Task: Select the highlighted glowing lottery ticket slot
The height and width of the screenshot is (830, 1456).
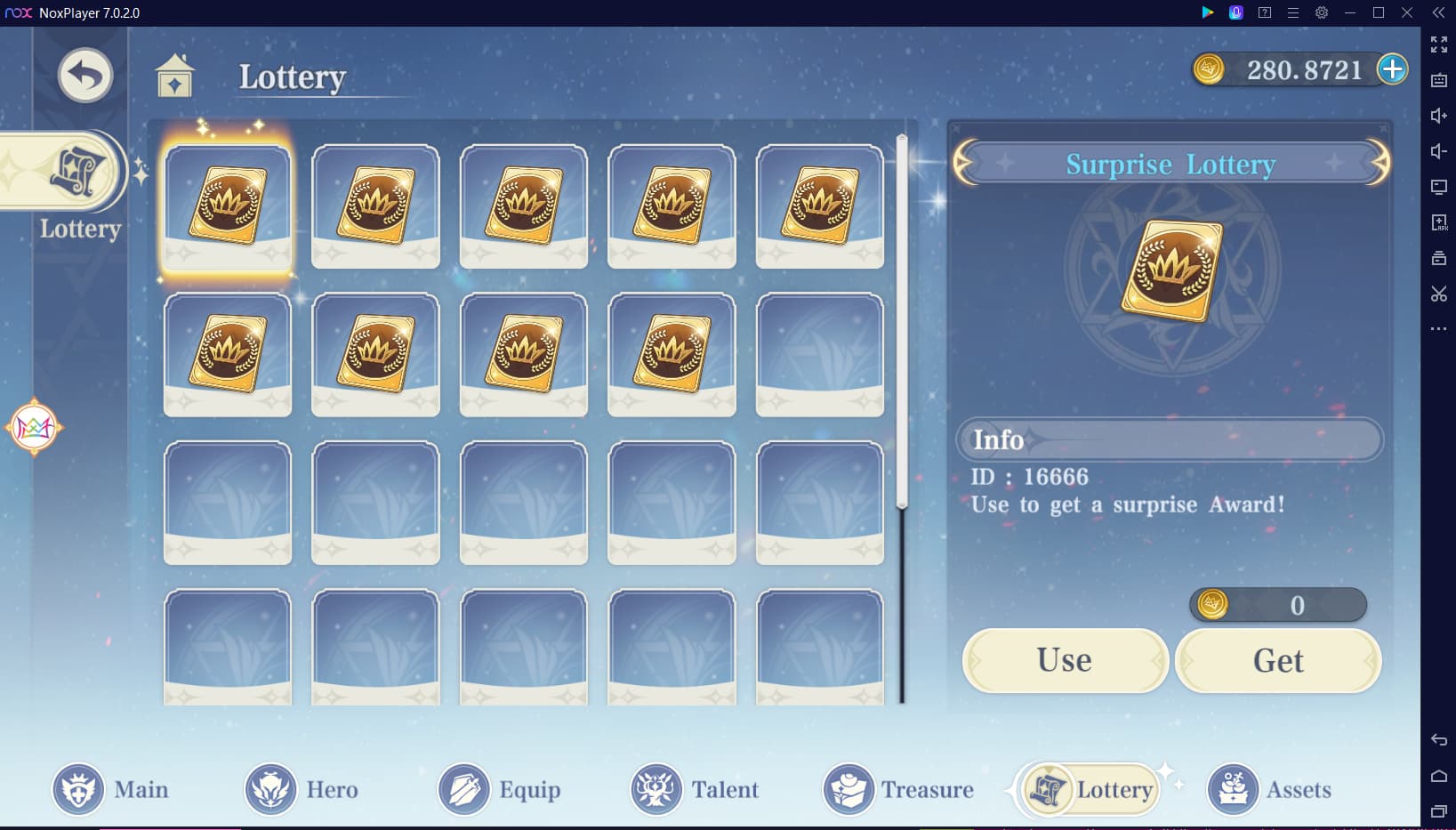Action: [228, 206]
